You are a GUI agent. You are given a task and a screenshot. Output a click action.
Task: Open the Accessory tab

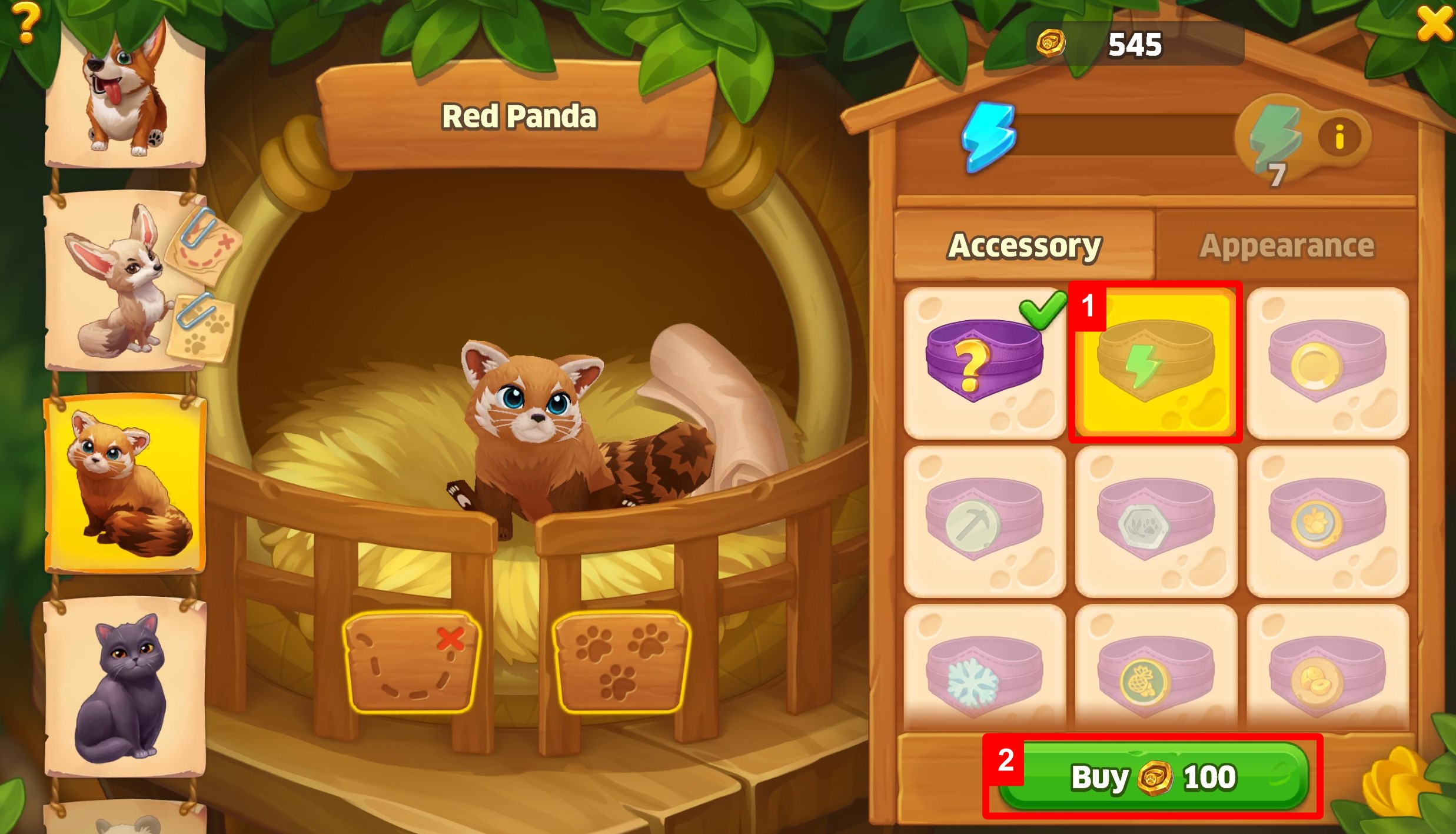point(1024,245)
